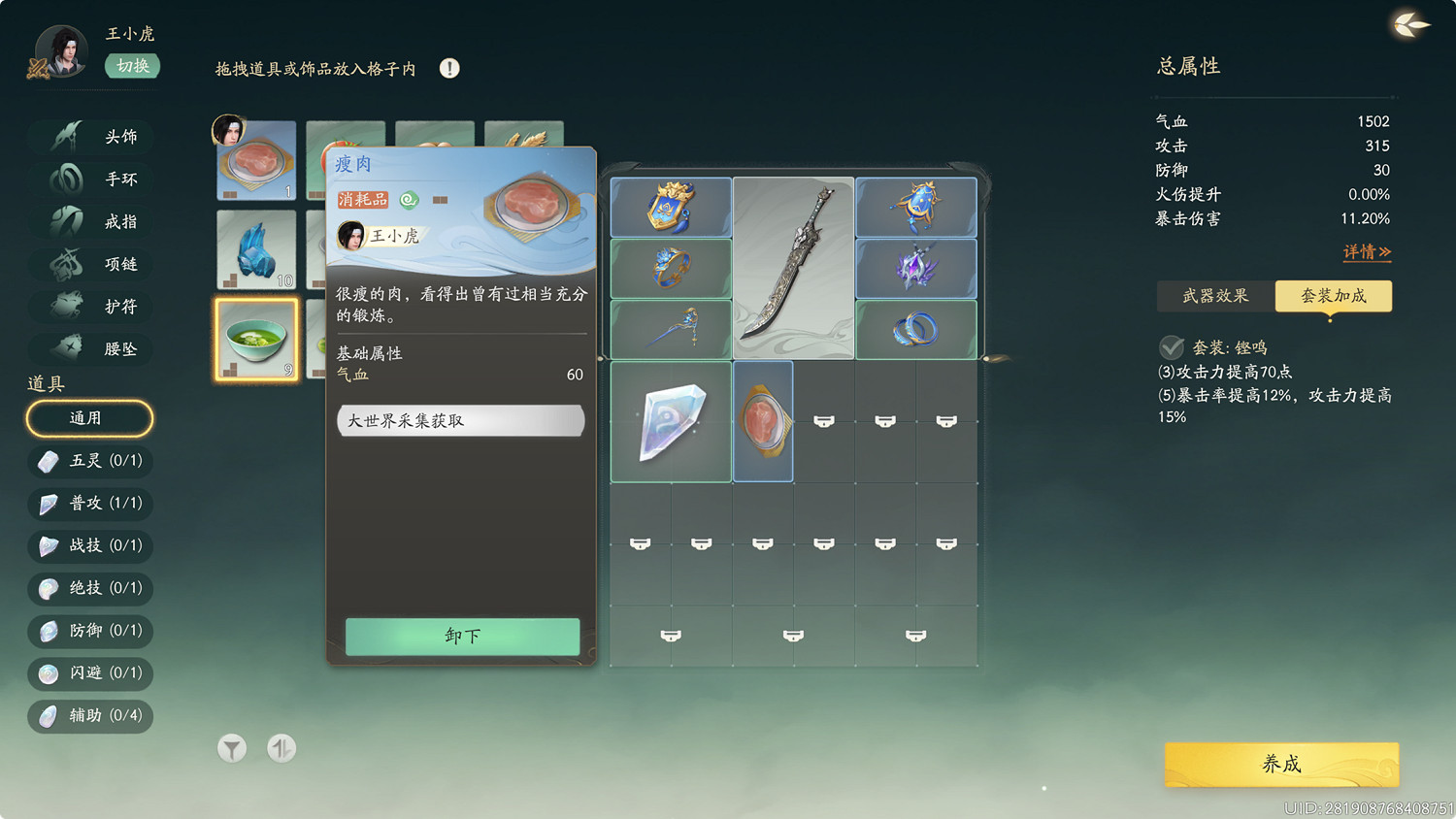The image size is (1456, 819).
Task: Click the 切换 character switch button
Action: (x=132, y=66)
